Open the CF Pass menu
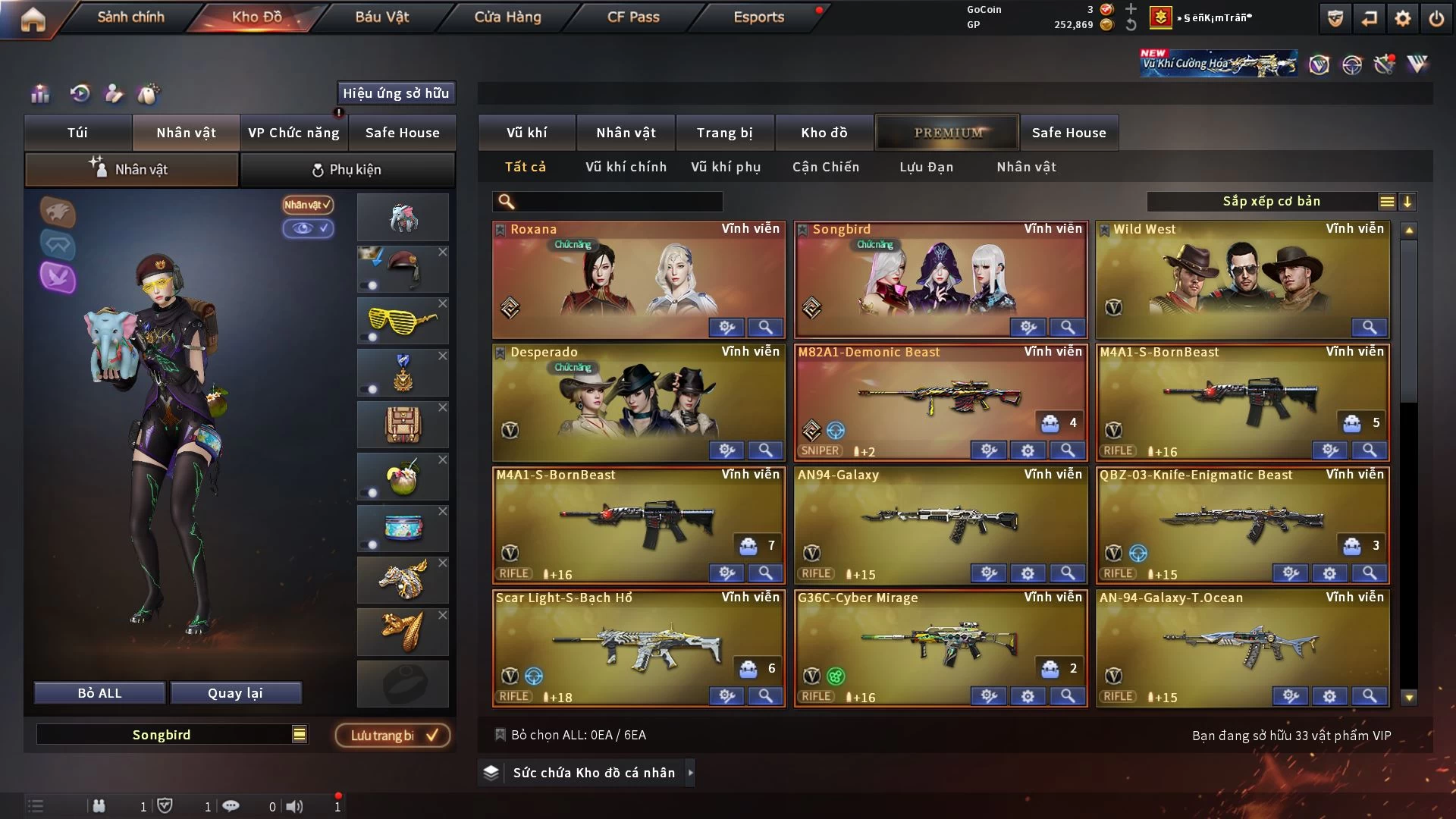The height and width of the screenshot is (819, 1456). (x=633, y=17)
